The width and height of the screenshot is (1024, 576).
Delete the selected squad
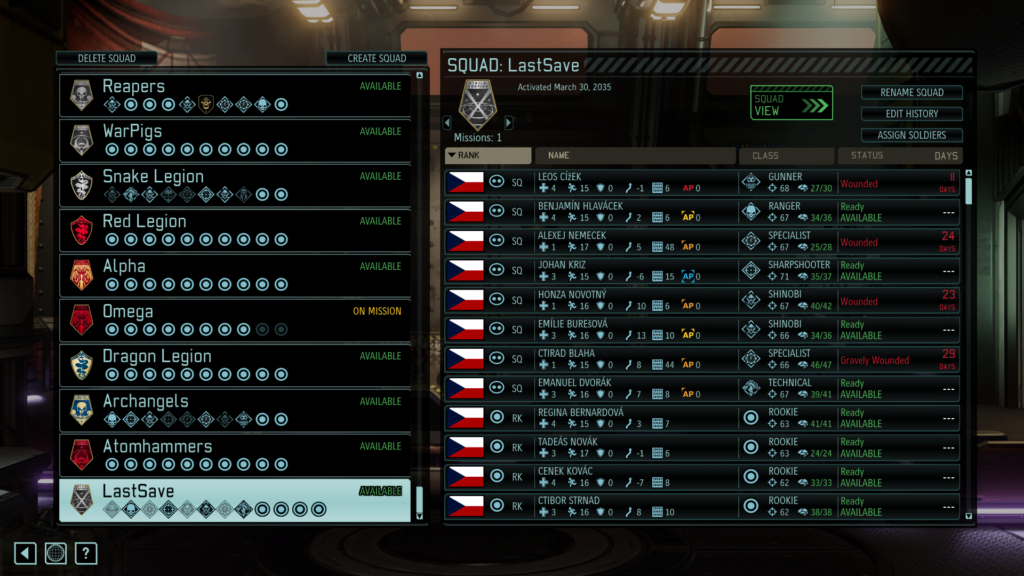(107, 58)
